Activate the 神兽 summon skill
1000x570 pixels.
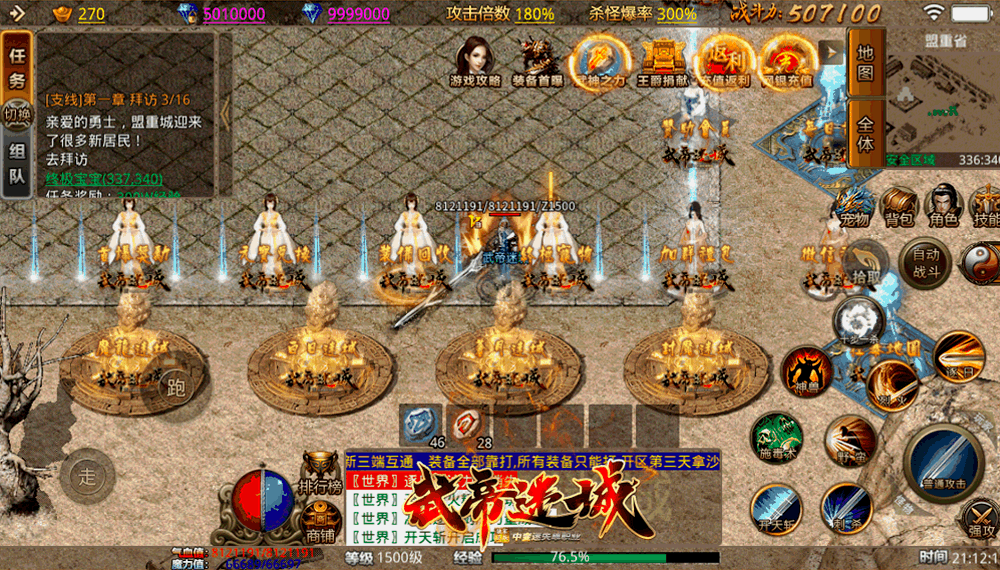(807, 370)
